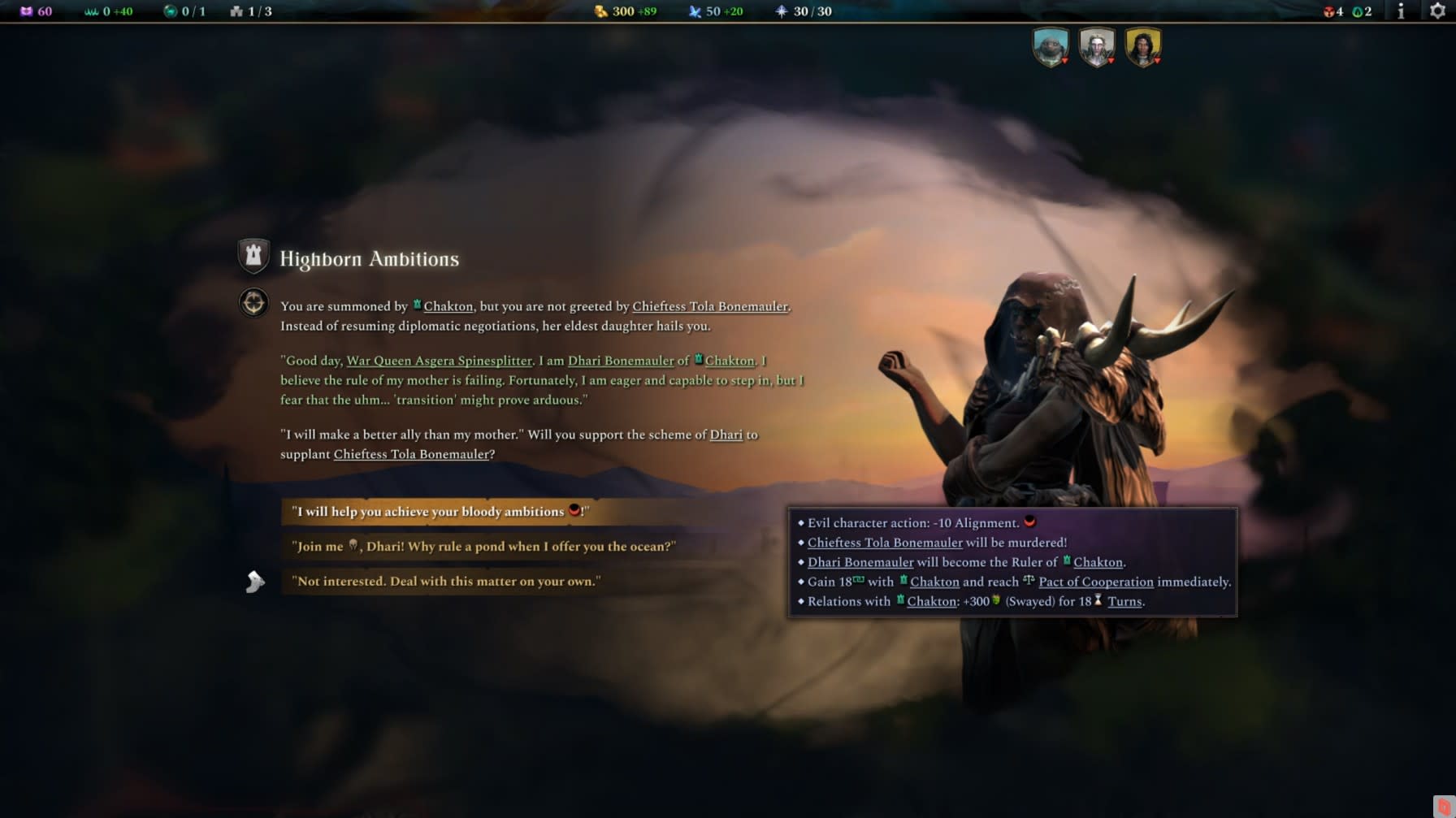Select the pink population counter showing 60
The height and width of the screenshot is (818, 1456).
click(36, 11)
